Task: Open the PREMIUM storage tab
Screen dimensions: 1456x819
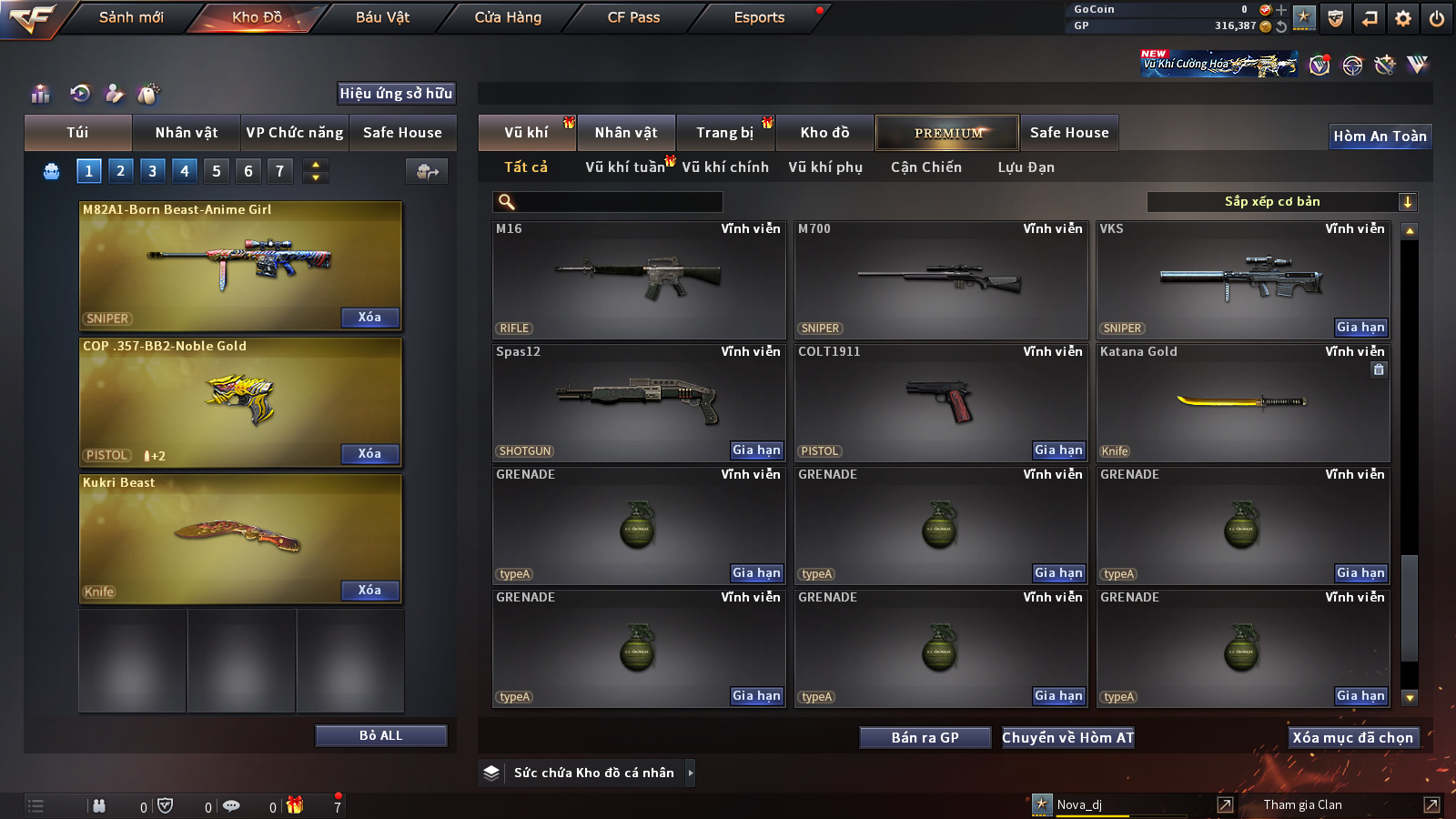Action: tap(947, 133)
